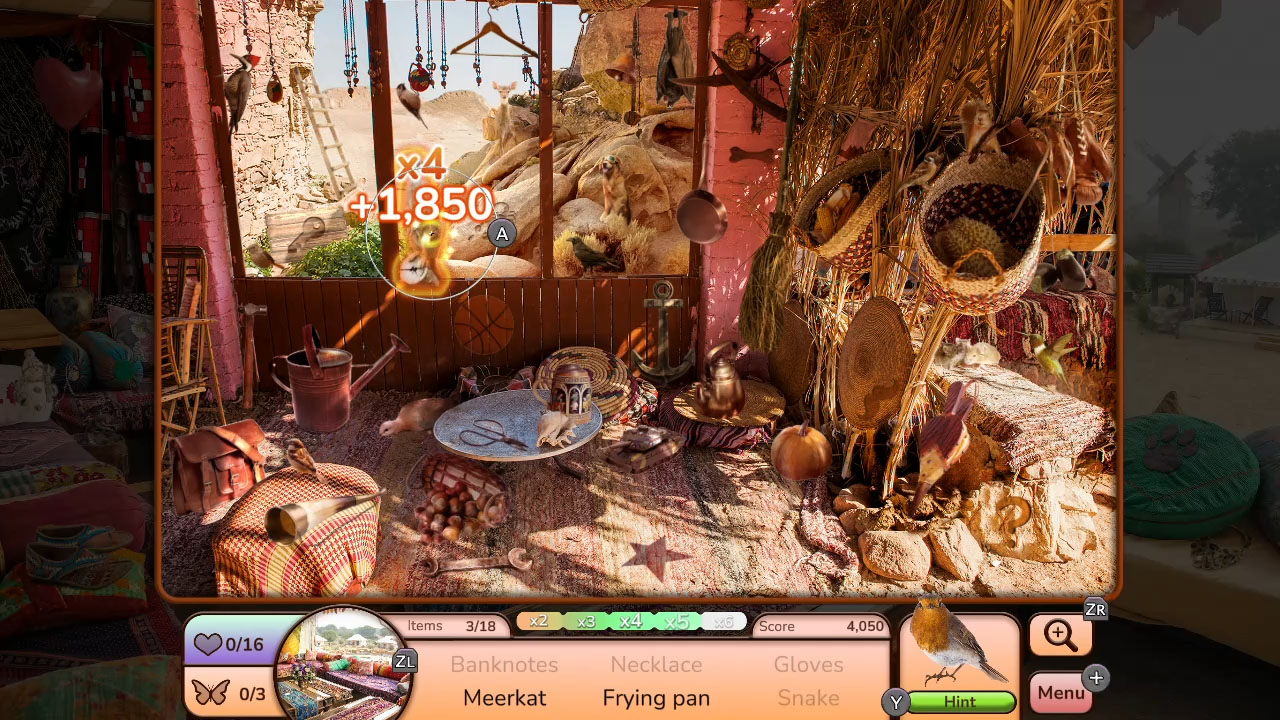Click the plus icon beside Menu

(x=1097, y=678)
